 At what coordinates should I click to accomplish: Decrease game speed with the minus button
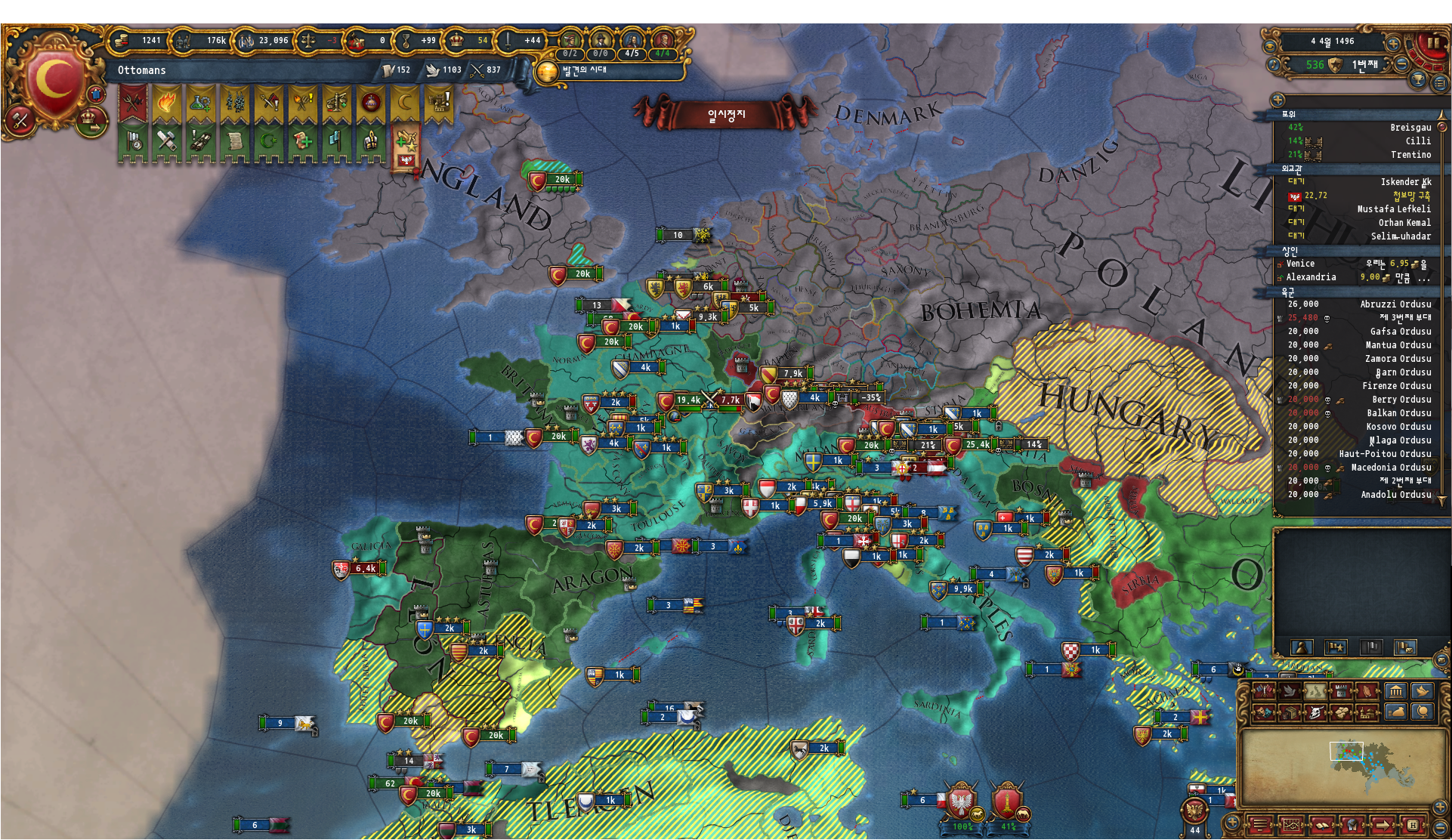click(1401, 65)
